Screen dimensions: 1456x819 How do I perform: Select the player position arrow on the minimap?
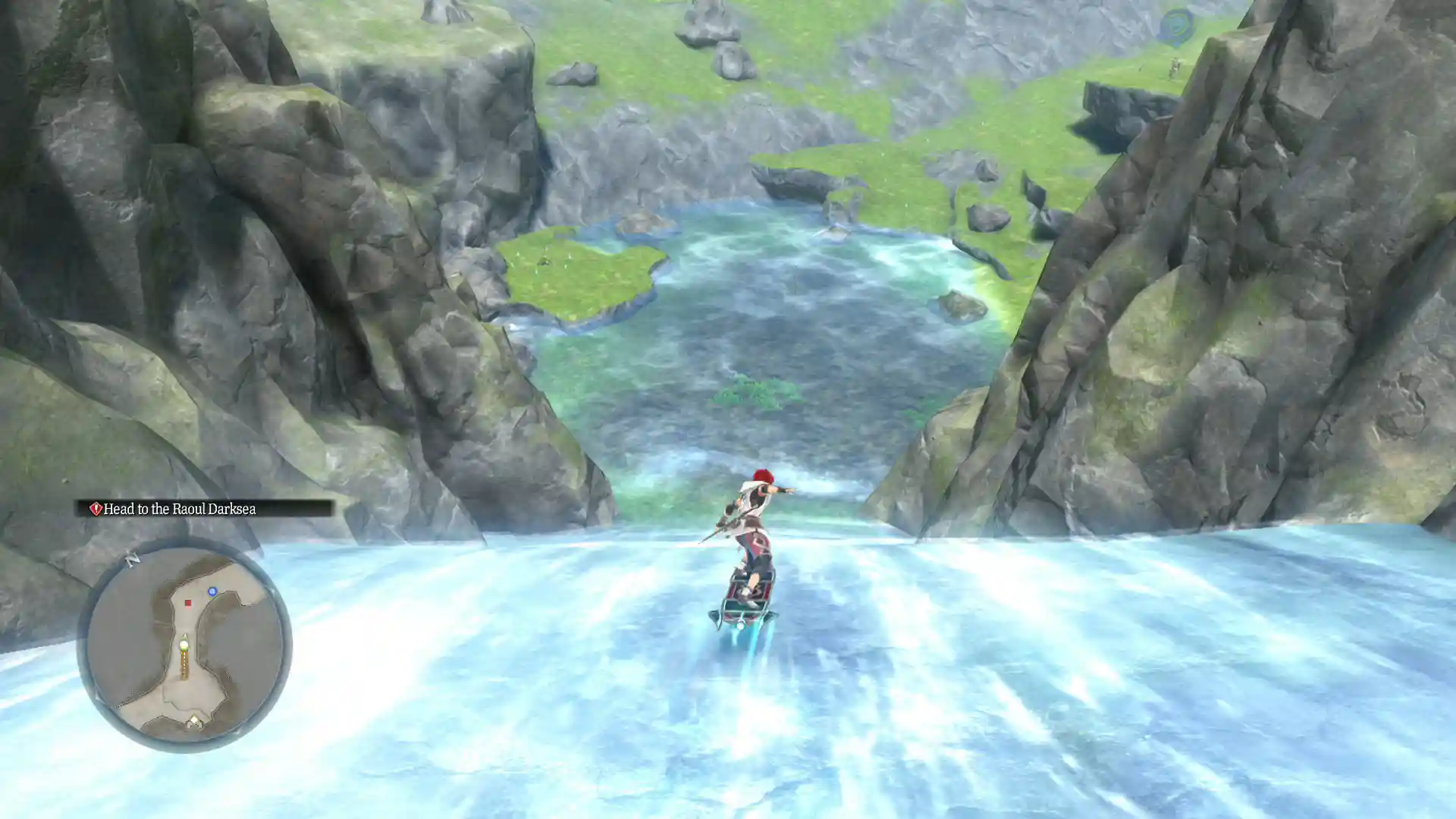point(184,642)
